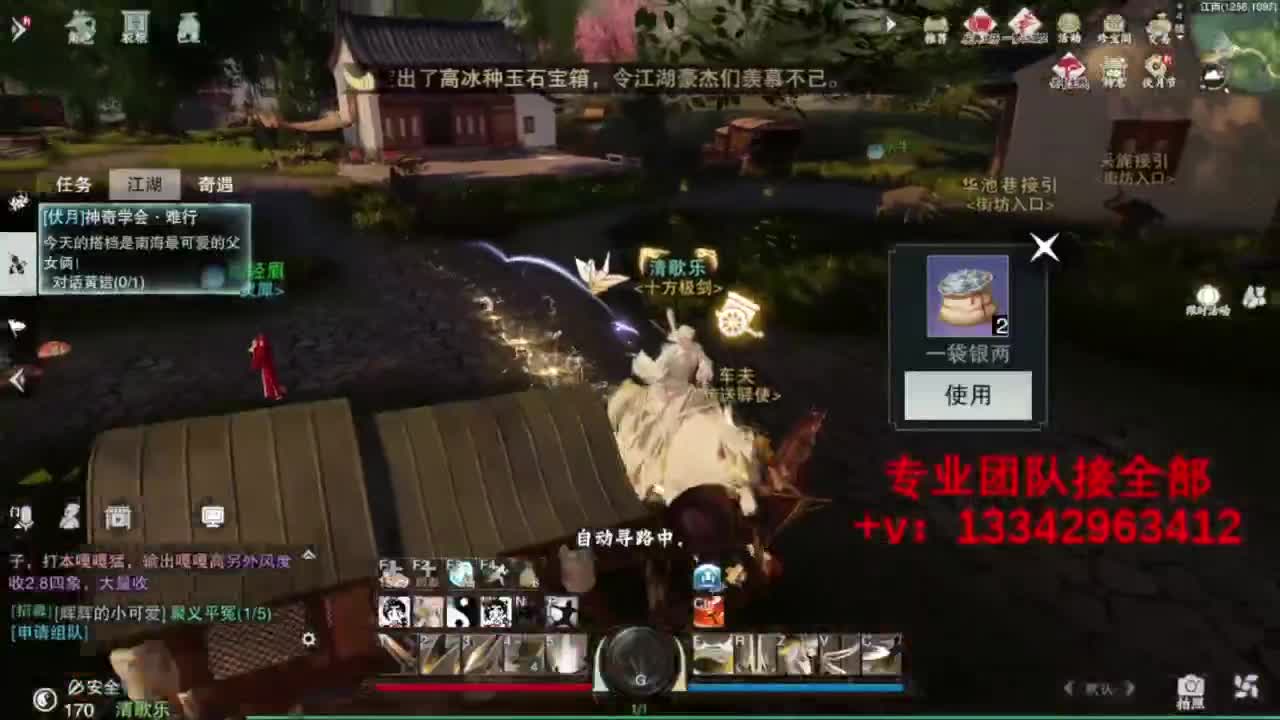Click the [申请组队] team request link
Viewport: 1280px width, 720px height.
[x=48, y=633]
